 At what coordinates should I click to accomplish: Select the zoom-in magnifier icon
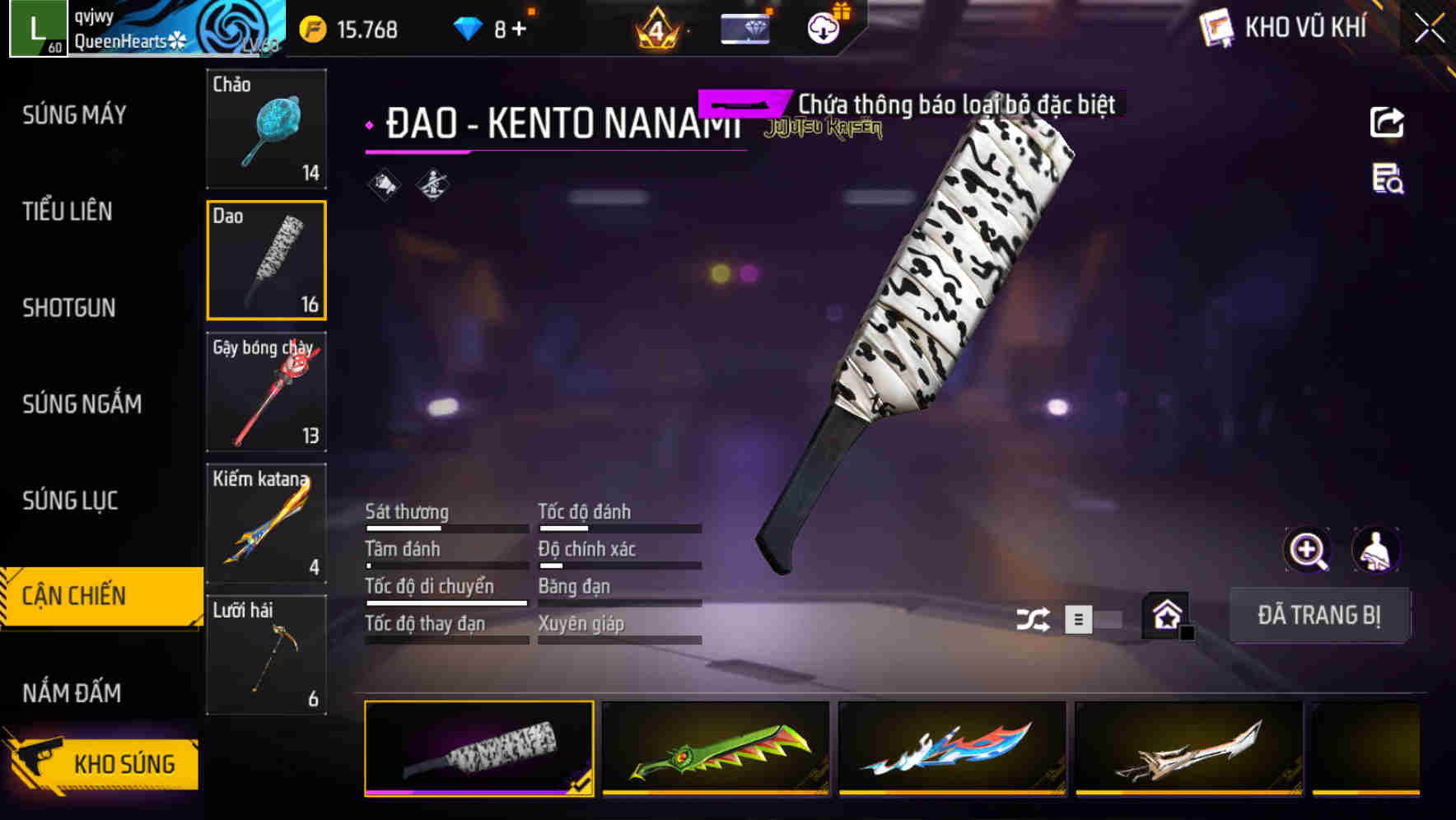[x=1306, y=550]
